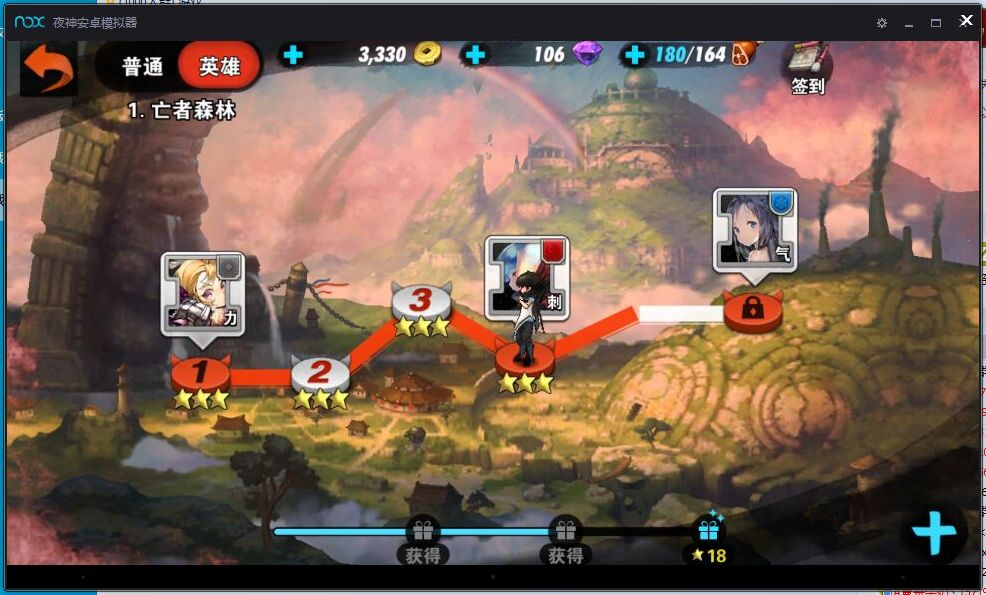
Task: Select the stage 3 node
Action: pyautogui.click(x=421, y=300)
